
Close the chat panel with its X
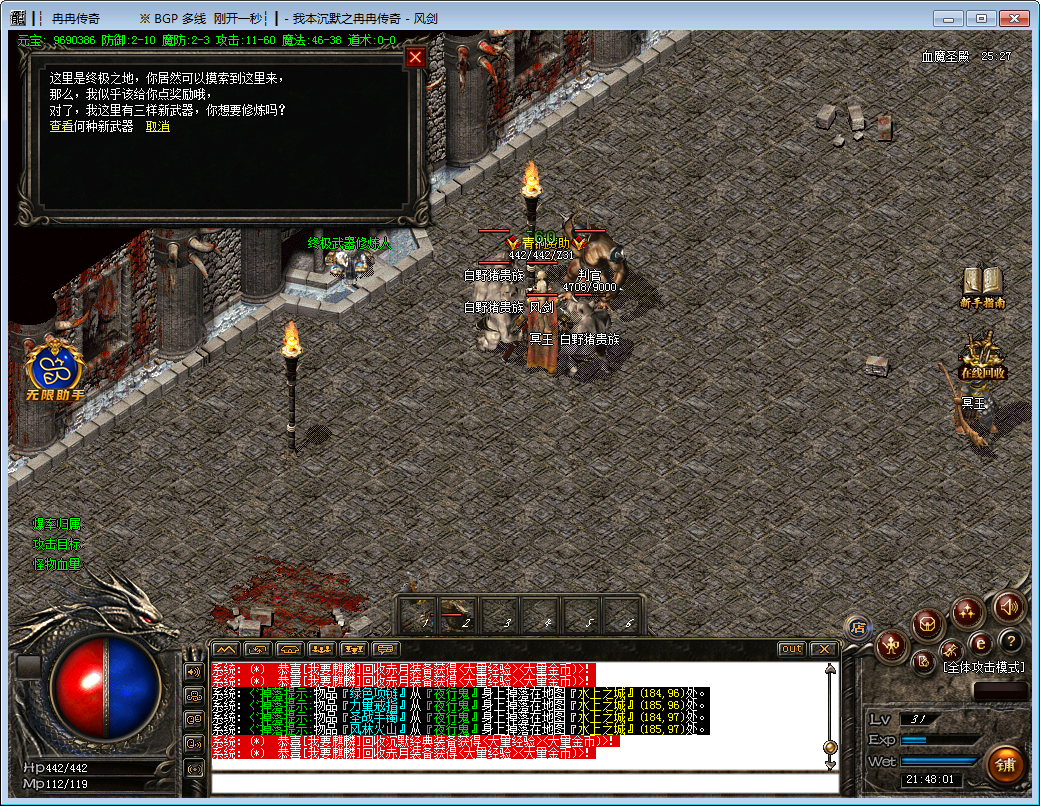(x=823, y=649)
